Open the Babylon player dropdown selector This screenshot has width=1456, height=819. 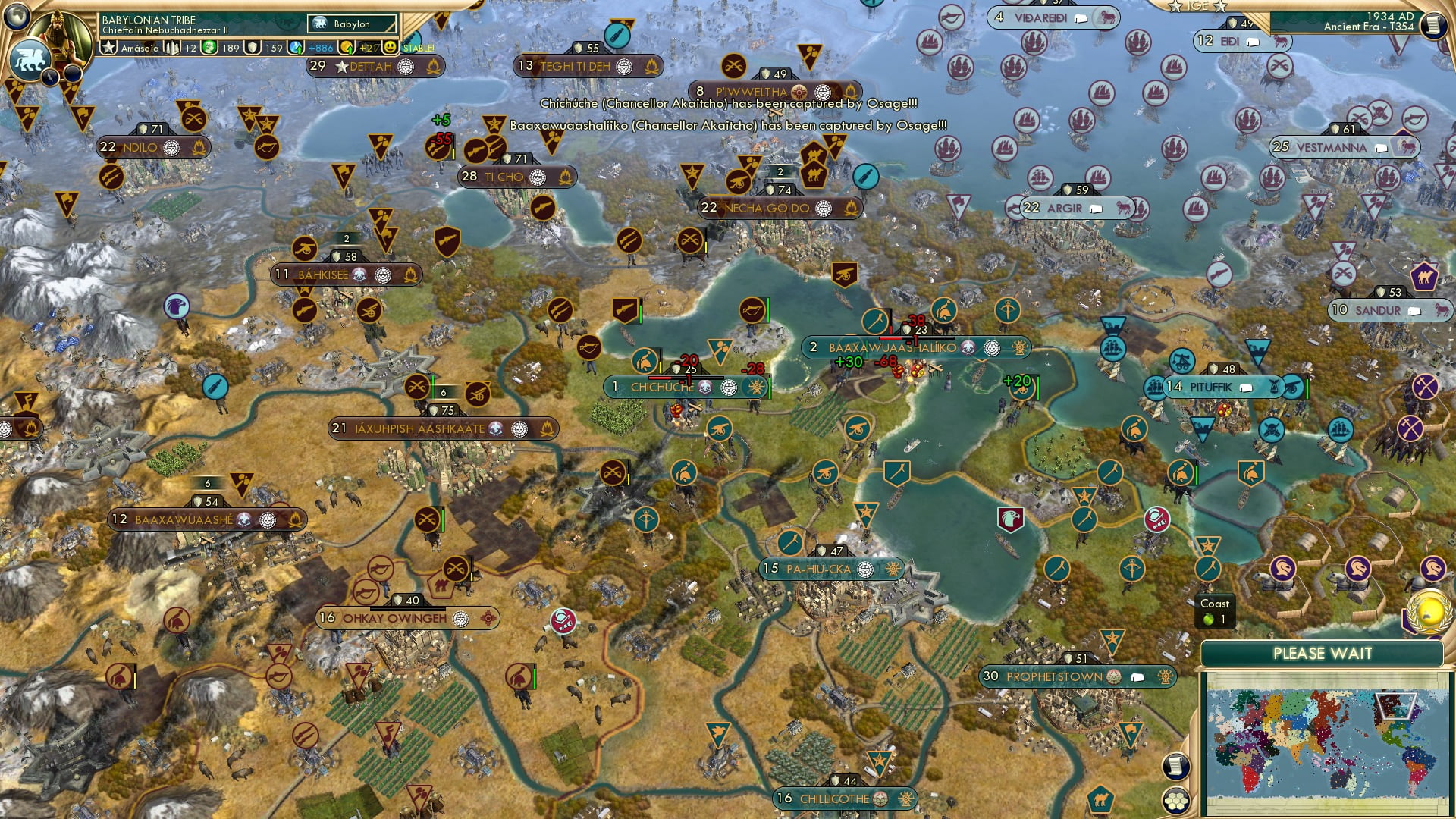click(351, 24)
